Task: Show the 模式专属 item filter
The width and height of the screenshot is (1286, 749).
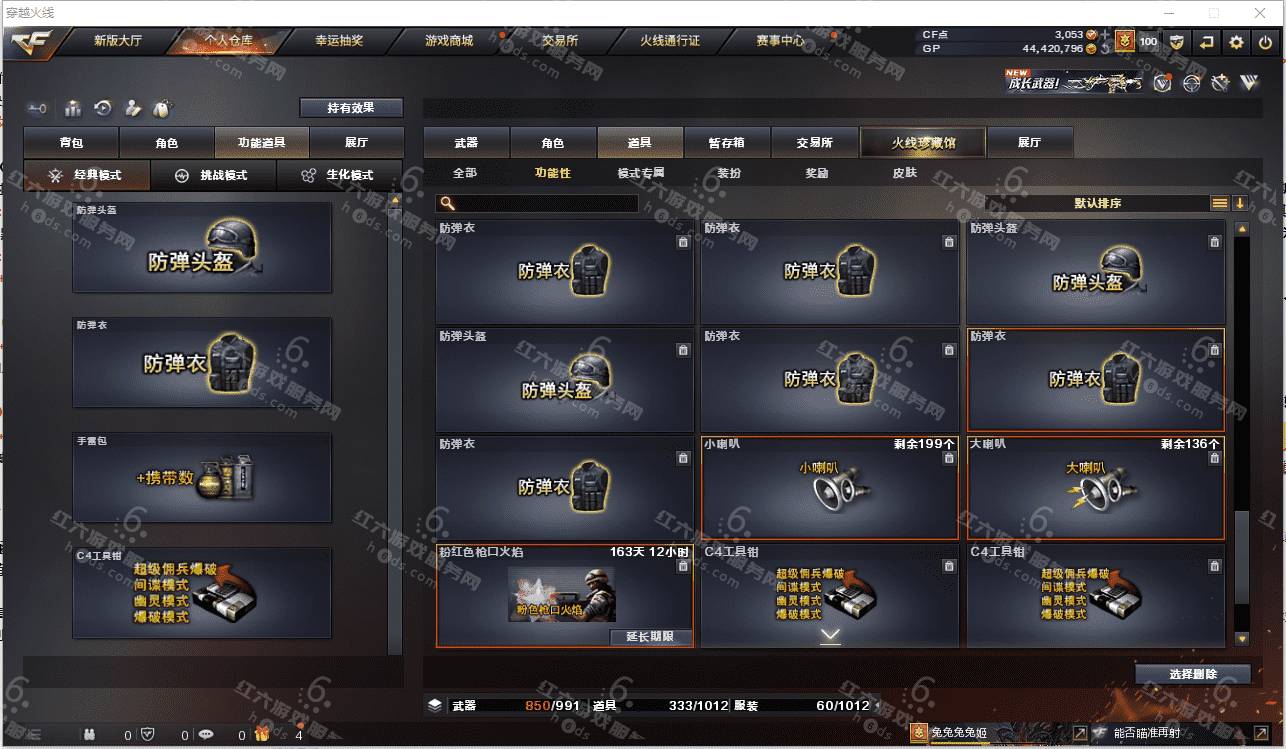Action: tap(641, 173)
